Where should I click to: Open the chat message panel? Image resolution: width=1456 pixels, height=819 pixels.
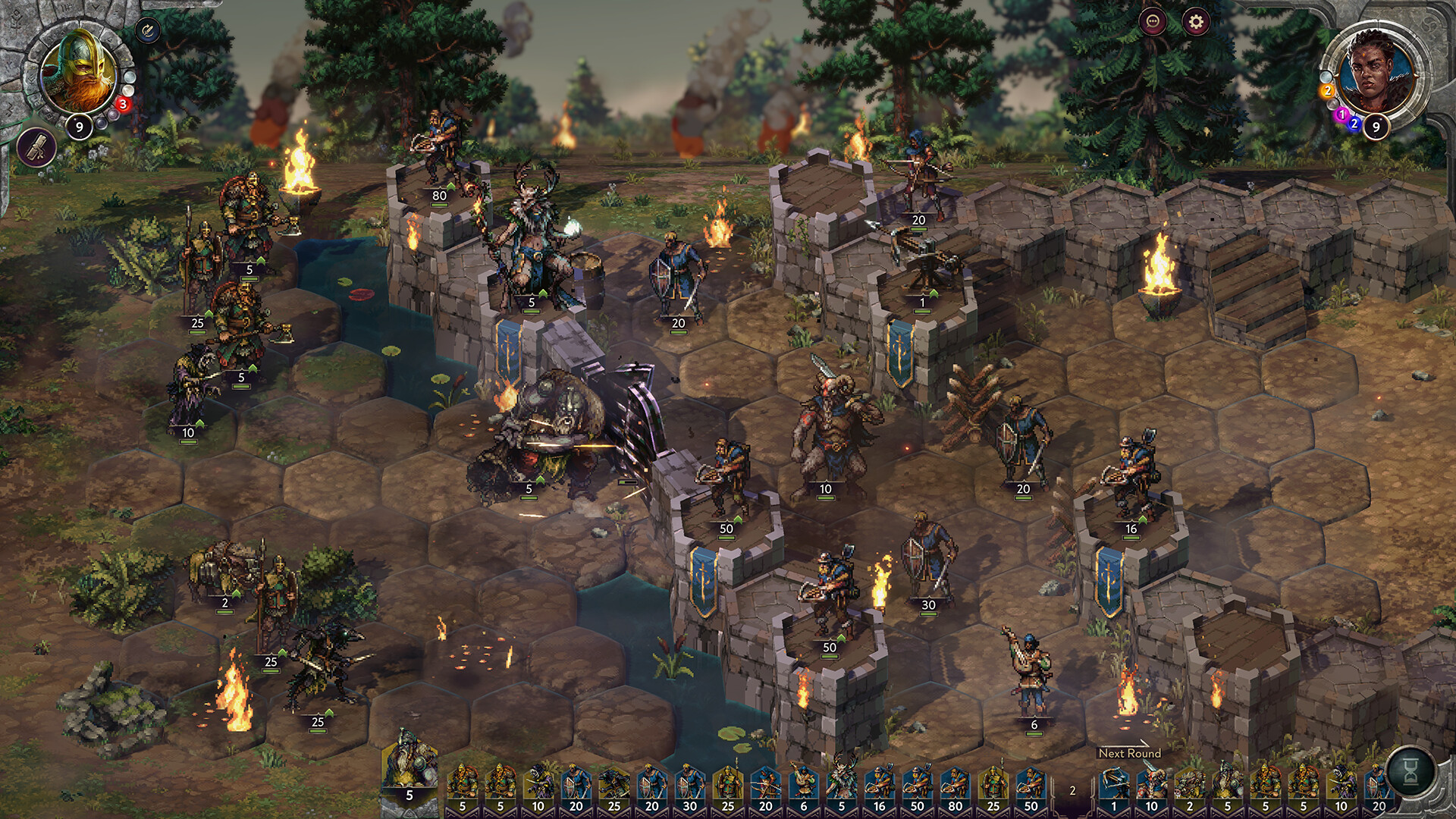tap(1153, 21)
